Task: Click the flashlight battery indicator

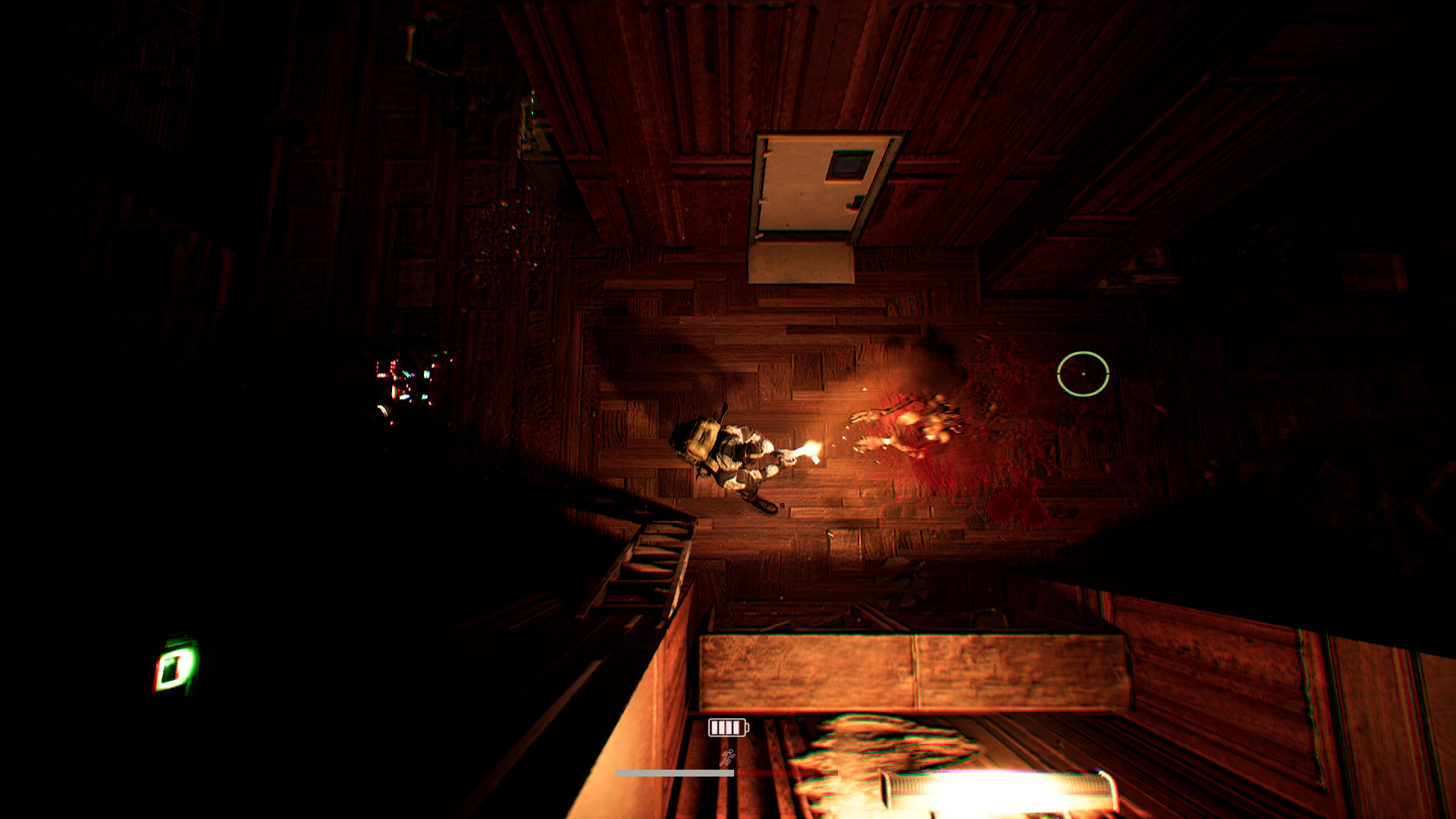Action: [726, 728]
